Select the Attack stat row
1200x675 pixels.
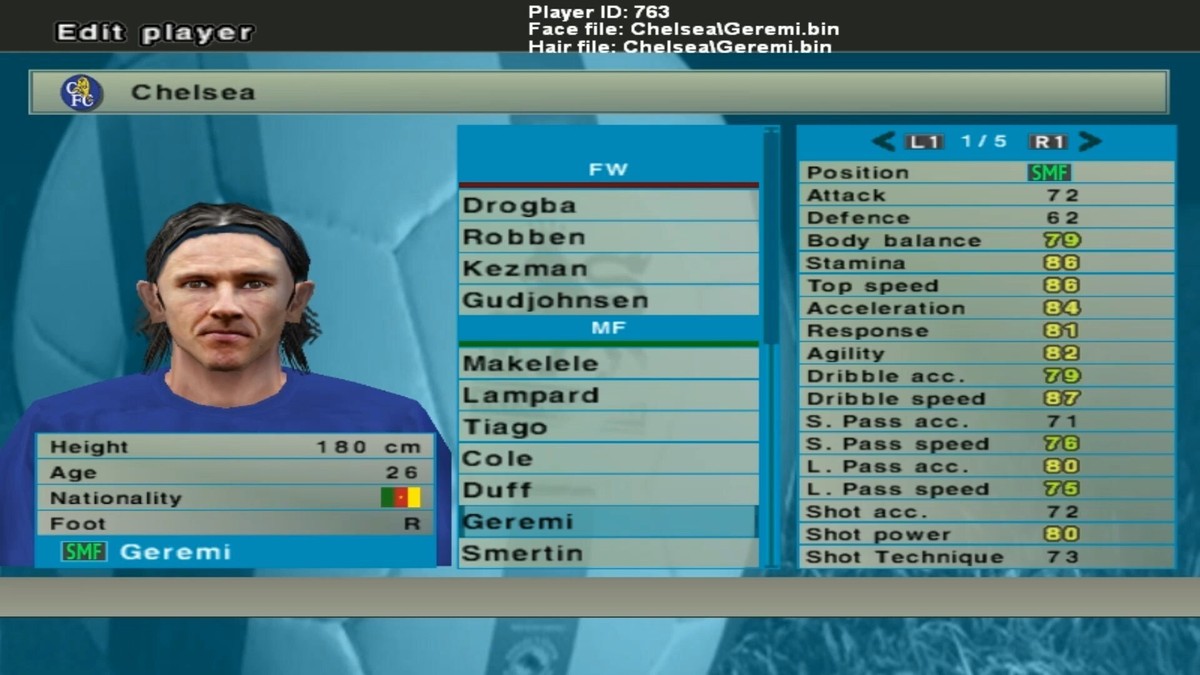pos(985,196)
